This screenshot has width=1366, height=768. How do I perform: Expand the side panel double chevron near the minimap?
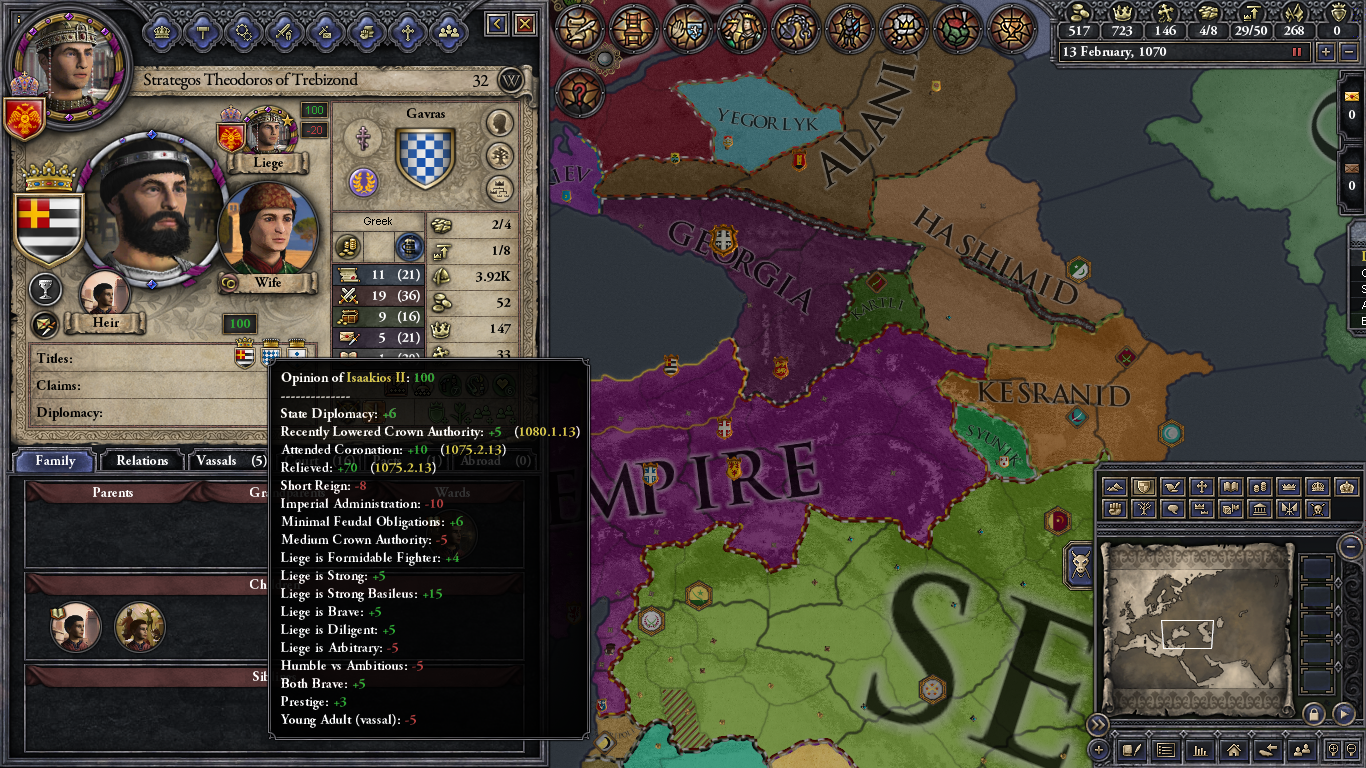pyautogui.click(x=1098, y=722)
